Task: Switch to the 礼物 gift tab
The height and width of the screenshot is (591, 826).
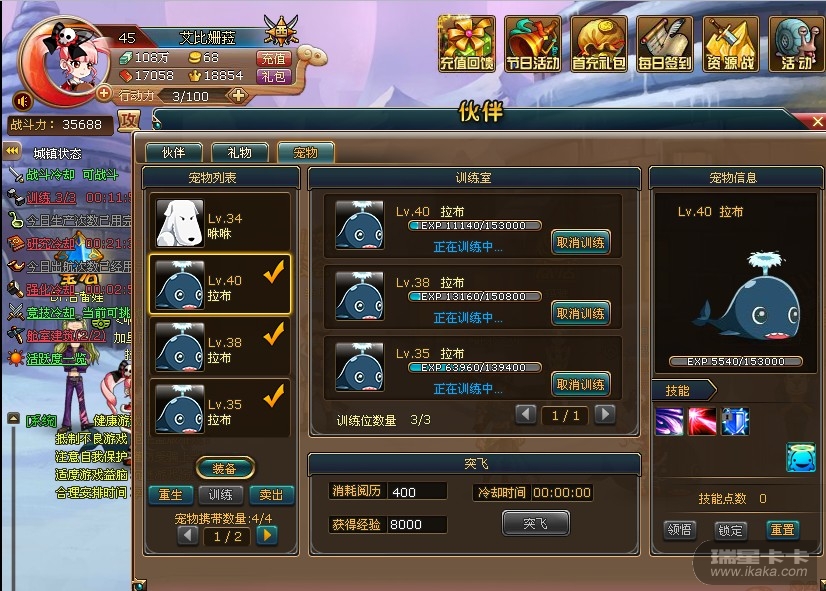Action: click(239, 153)
